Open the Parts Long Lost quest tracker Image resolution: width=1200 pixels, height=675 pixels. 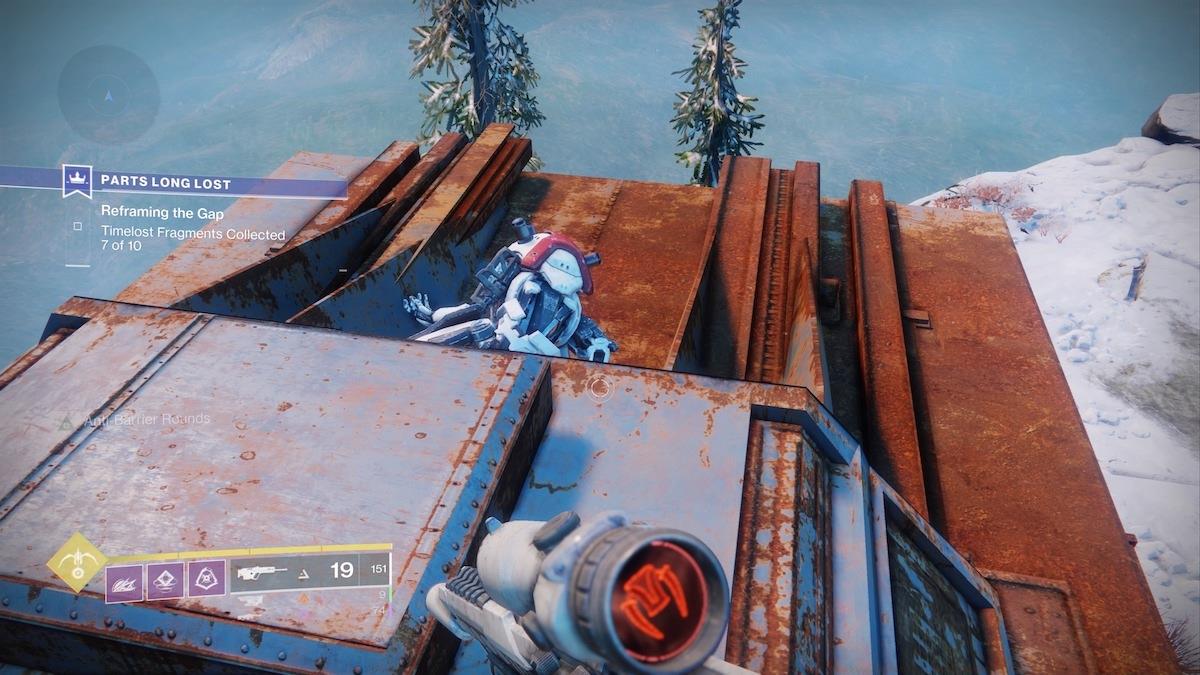pos(165,183)
